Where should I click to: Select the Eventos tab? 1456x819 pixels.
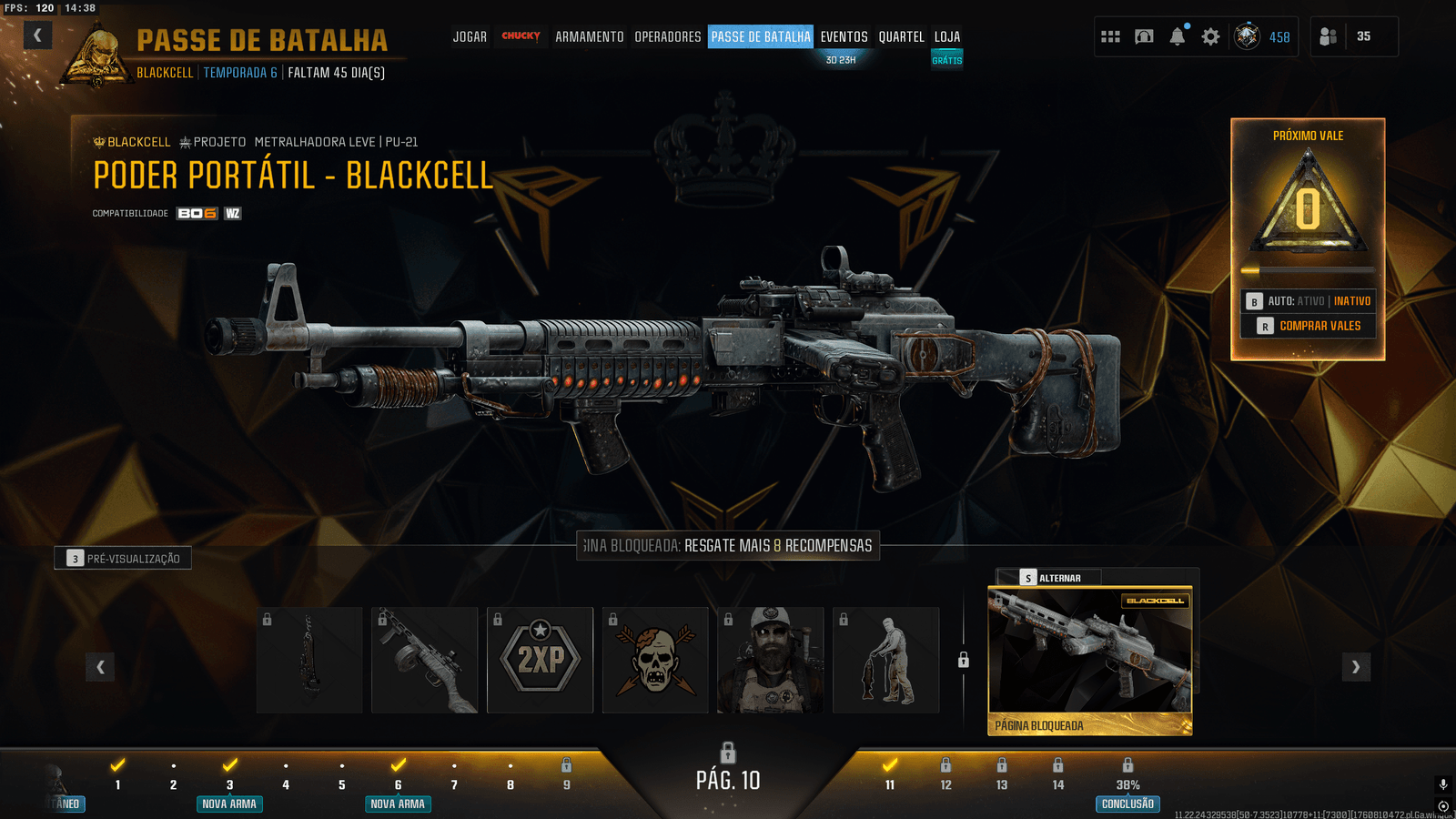(x=844, y=37)
